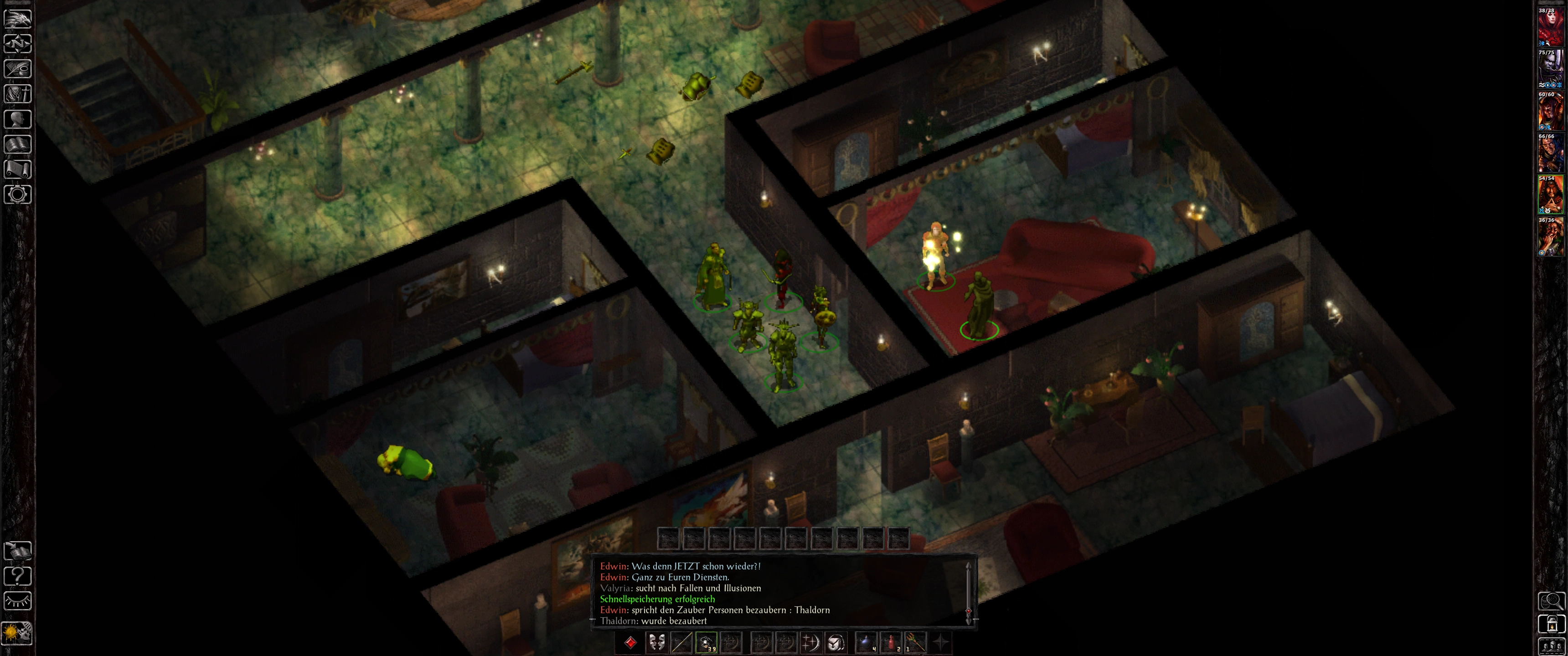The image size is (1568, 656).
Task: Open the character record head icon
Action: point(18,119)
